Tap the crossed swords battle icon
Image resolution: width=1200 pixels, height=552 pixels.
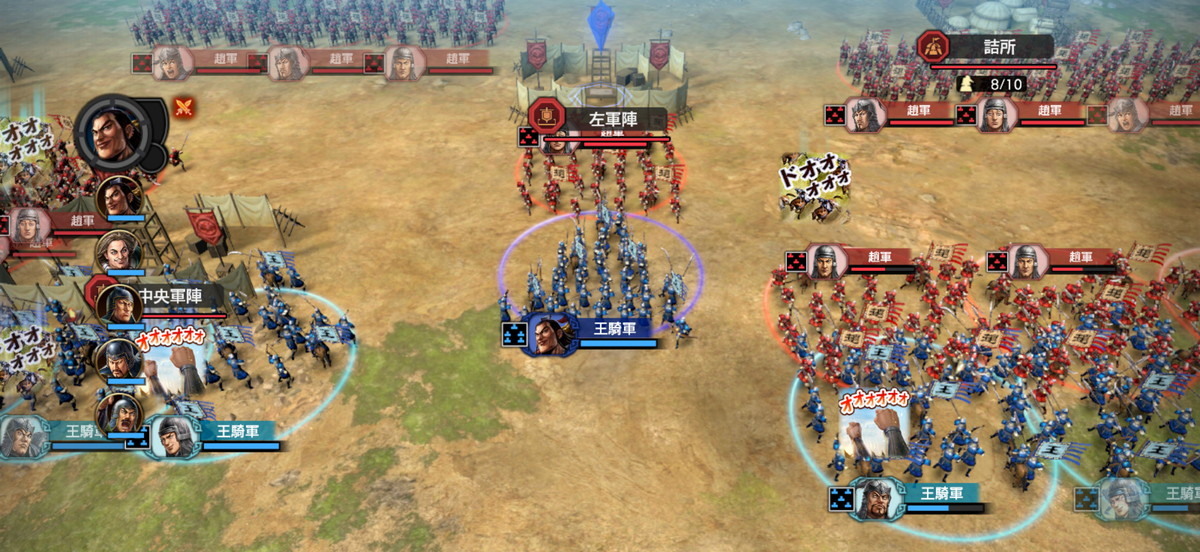[x=183, y=107]
